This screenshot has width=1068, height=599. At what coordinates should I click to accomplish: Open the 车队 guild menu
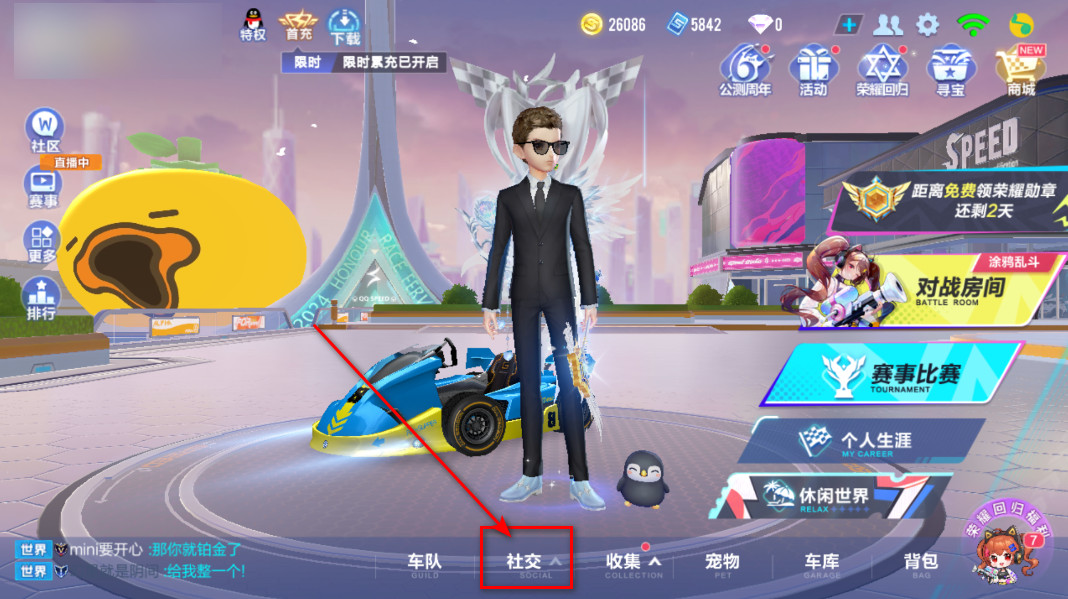coord(424,563)
